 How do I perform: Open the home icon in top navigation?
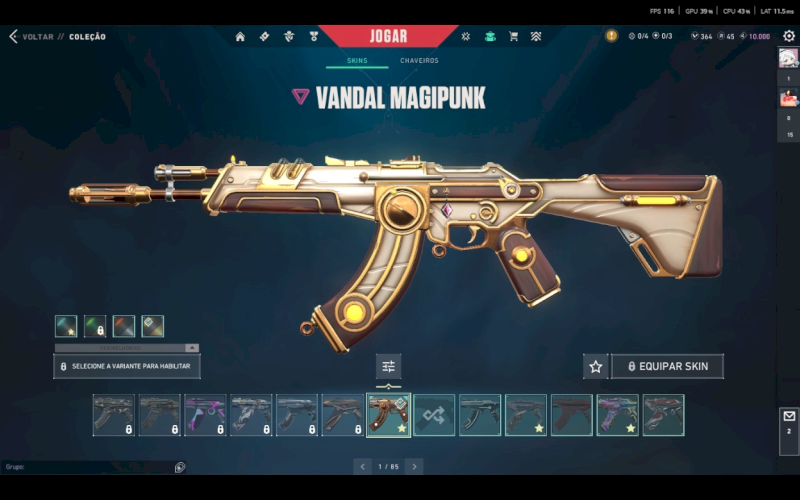tap(240, 36)
